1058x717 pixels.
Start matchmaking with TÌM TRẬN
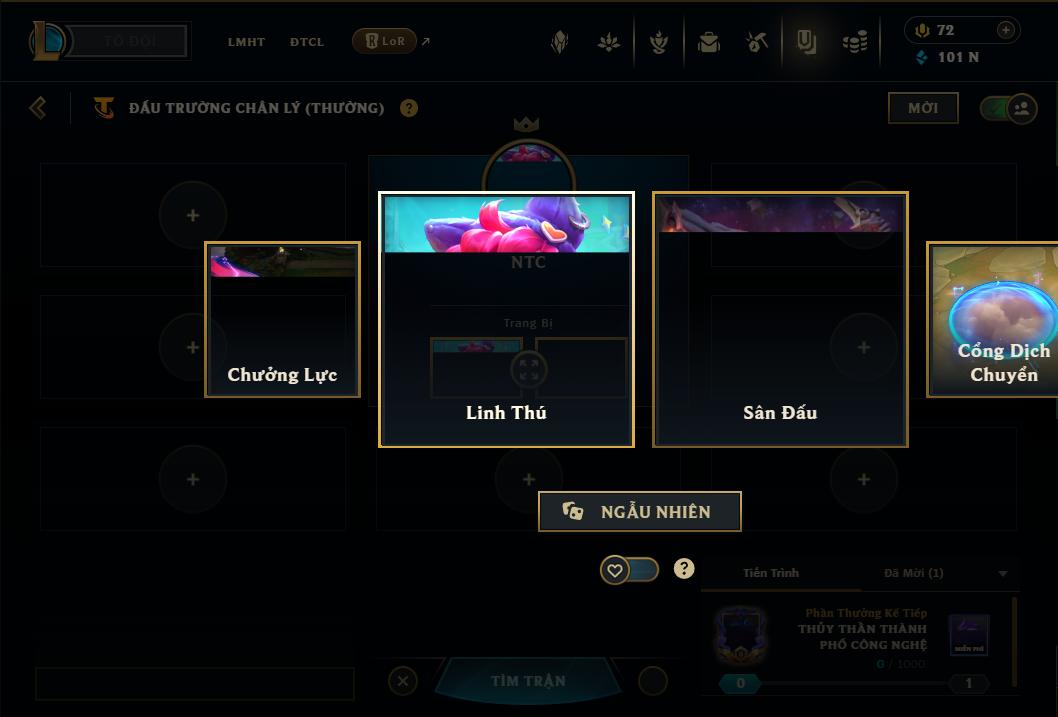pos(528,681)
